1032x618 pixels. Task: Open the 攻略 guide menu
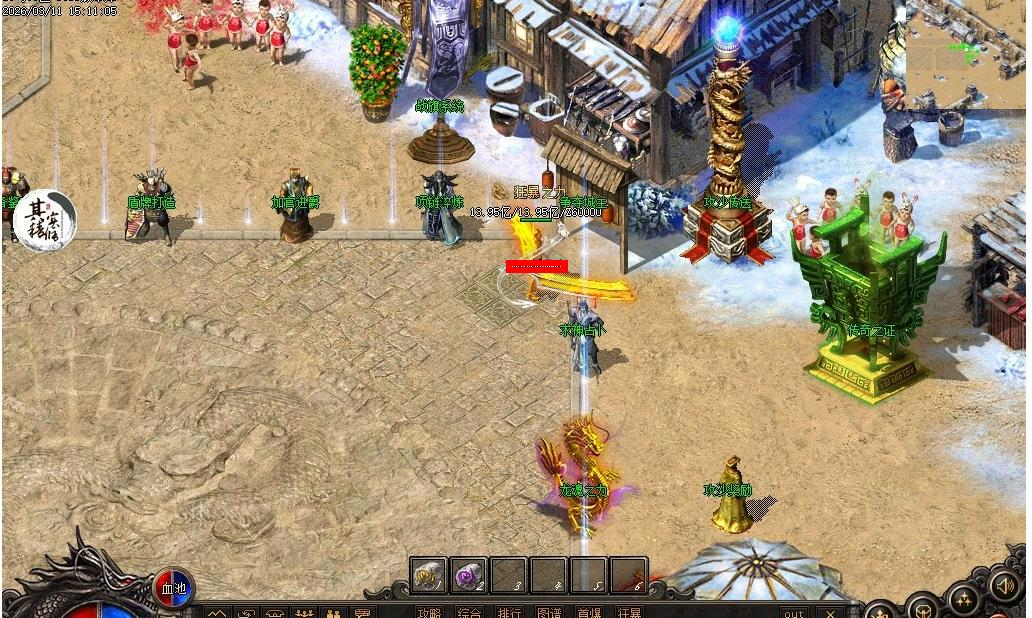[x=429, y=611]
